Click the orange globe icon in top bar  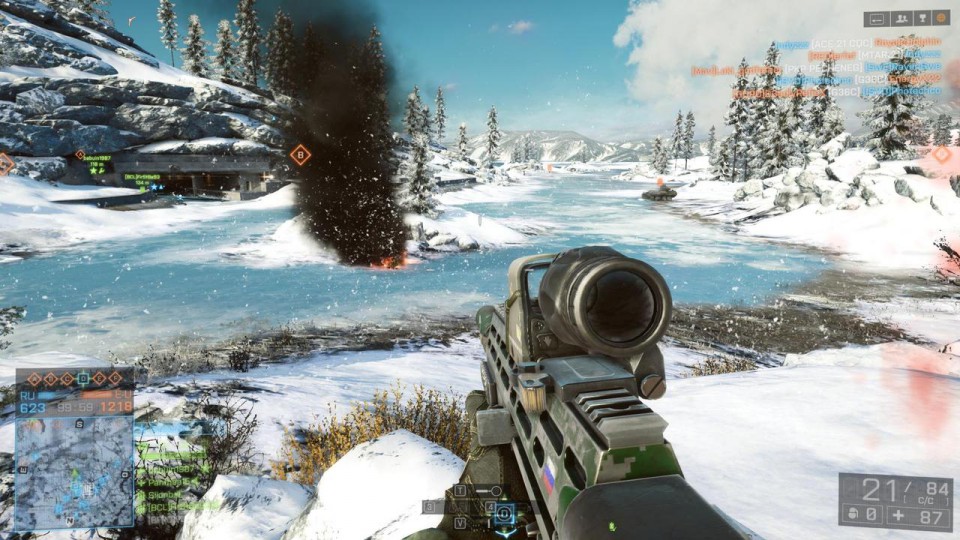point(940,18)
